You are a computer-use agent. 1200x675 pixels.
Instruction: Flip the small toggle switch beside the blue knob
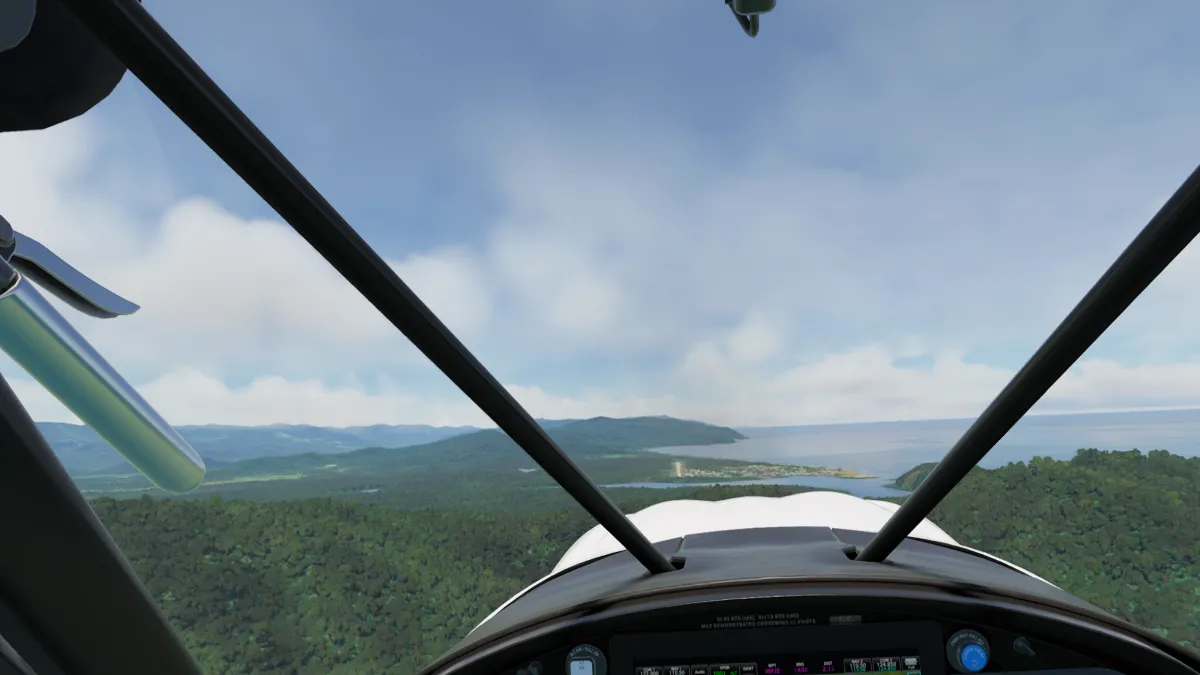(x=1023, y=647)
